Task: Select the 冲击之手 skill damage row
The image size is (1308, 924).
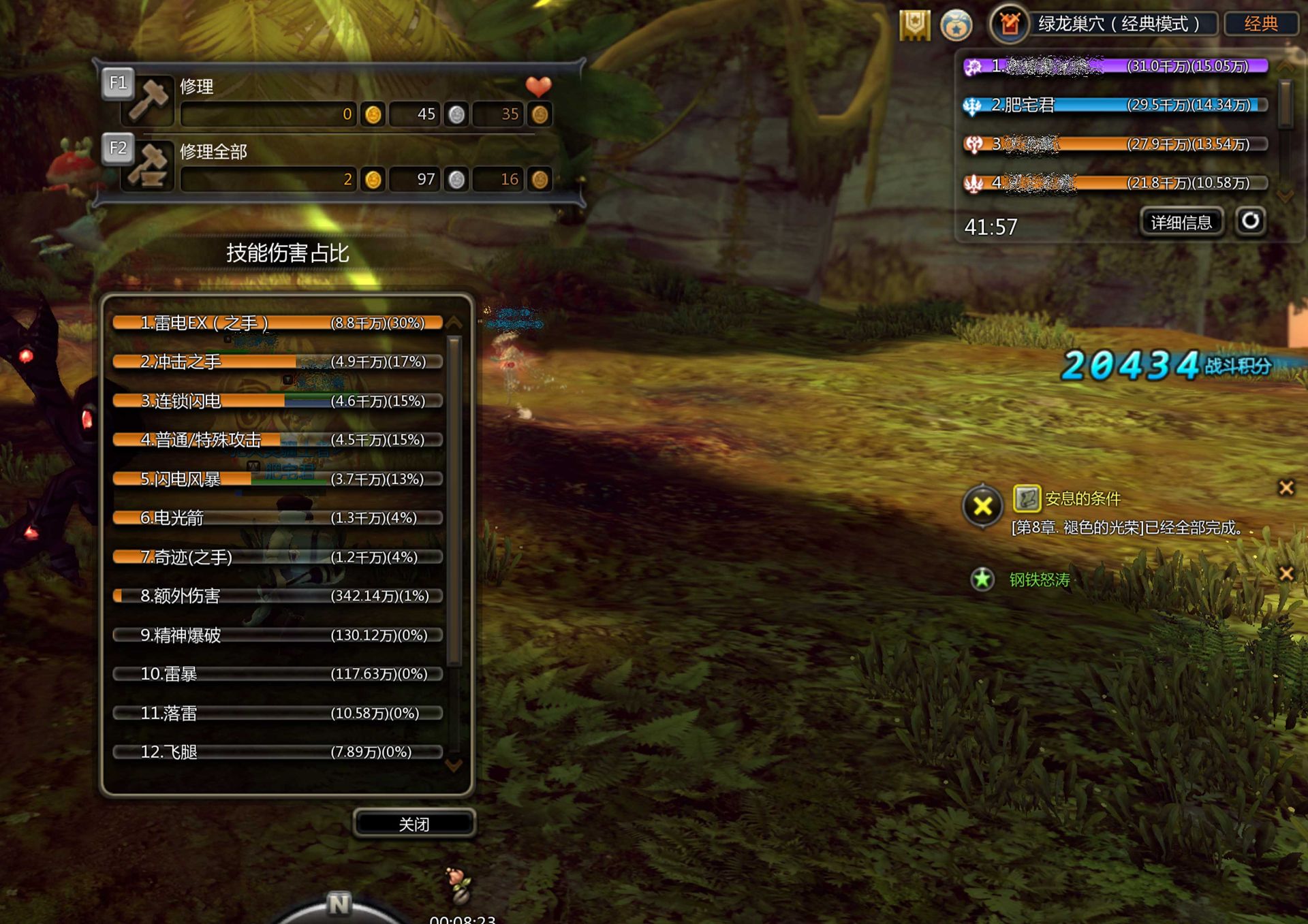Action: coord(278,362)
